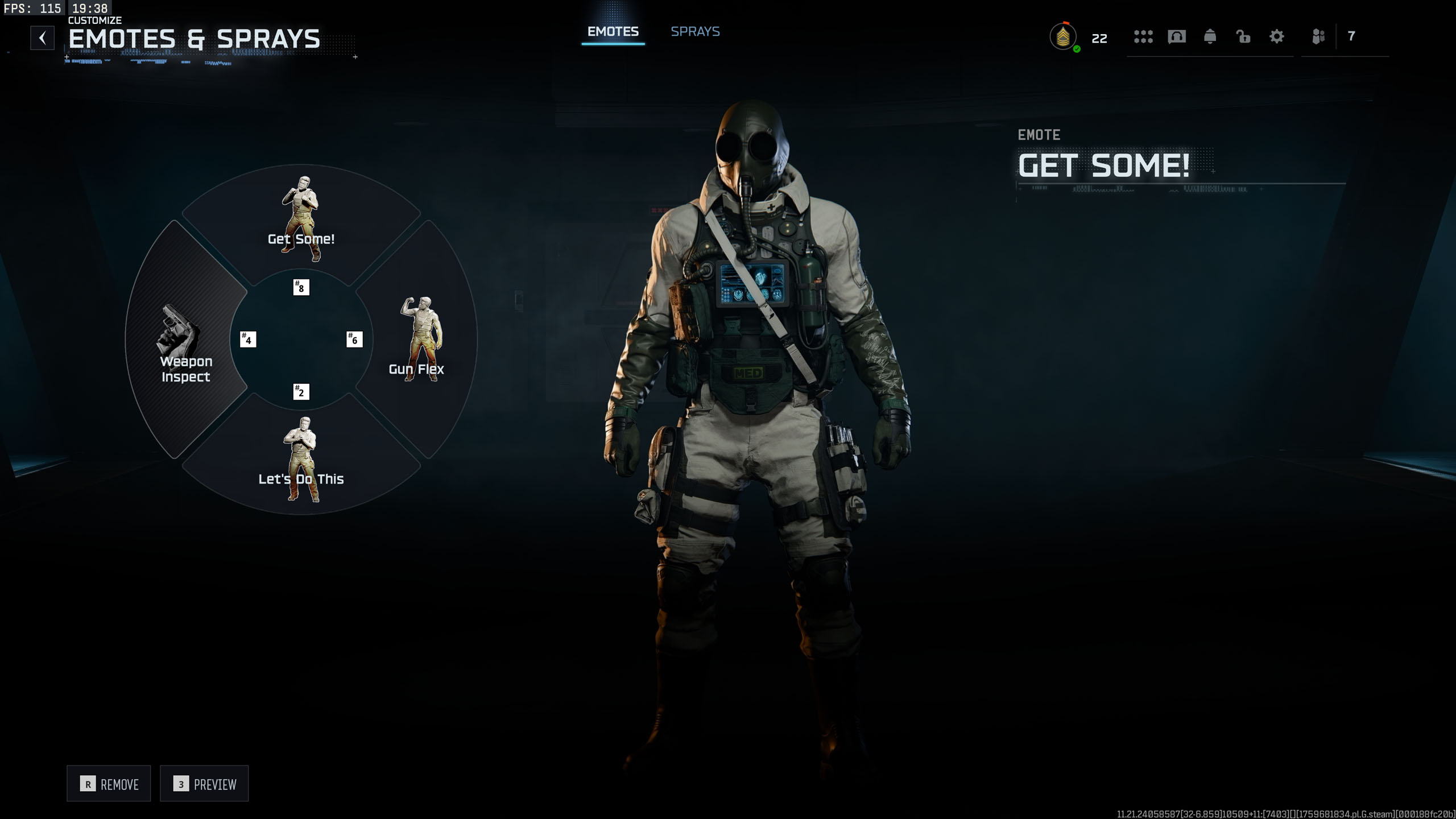Show notifications via the bell icon
This screenshot has height=819, width=1456.
[x=1210, y=37]
